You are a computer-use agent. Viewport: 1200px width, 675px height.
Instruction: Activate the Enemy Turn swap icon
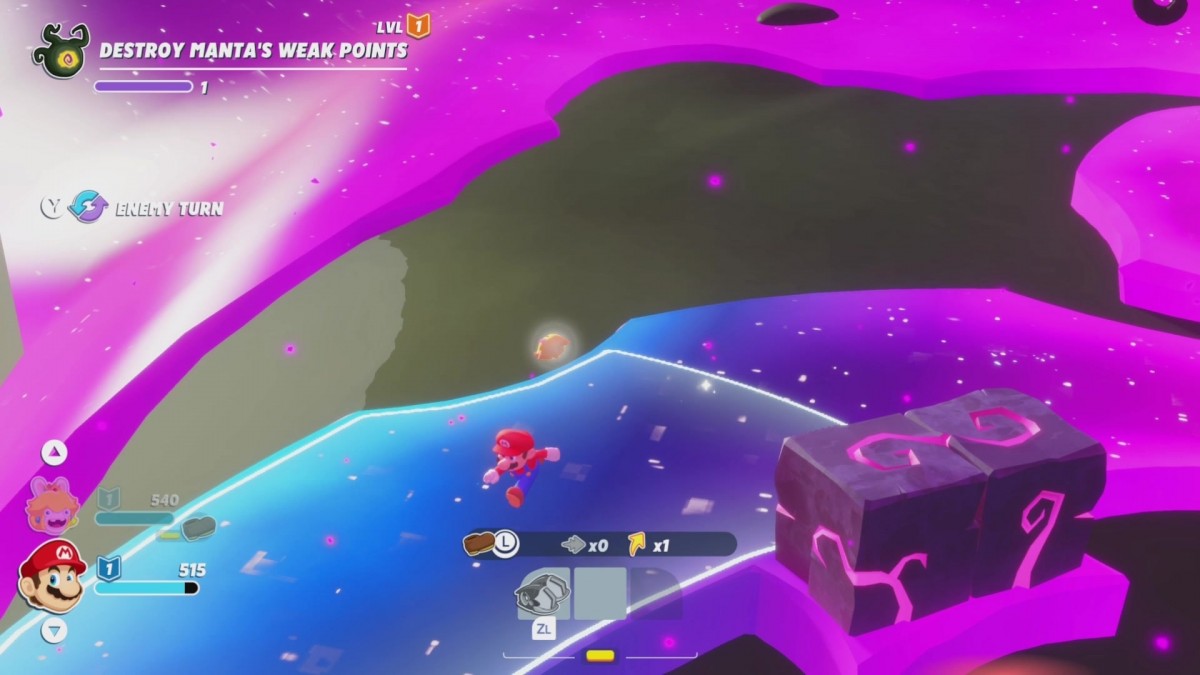point(88,207)
